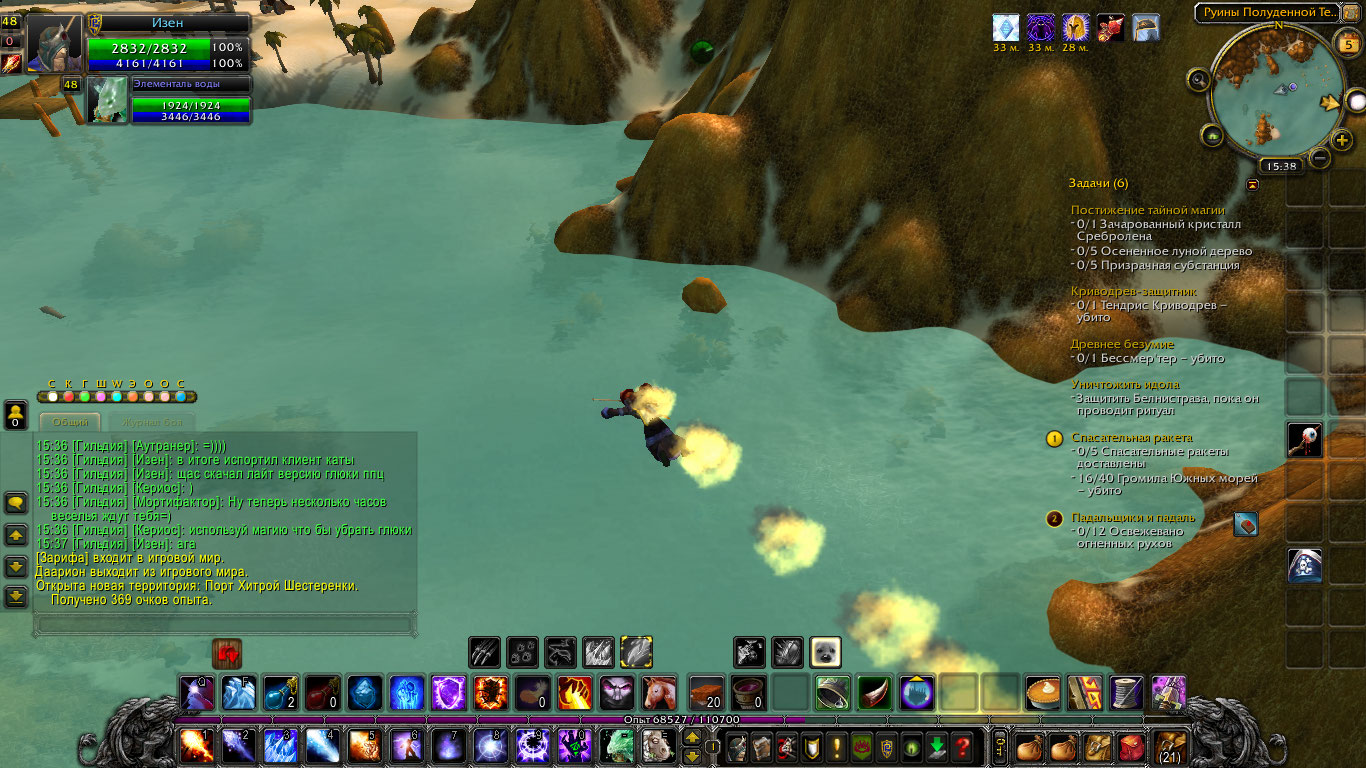This screenshot has height=768, width=1366.
Task: Jump chat to the bottom with the arrow button
Action: [16, 597]
